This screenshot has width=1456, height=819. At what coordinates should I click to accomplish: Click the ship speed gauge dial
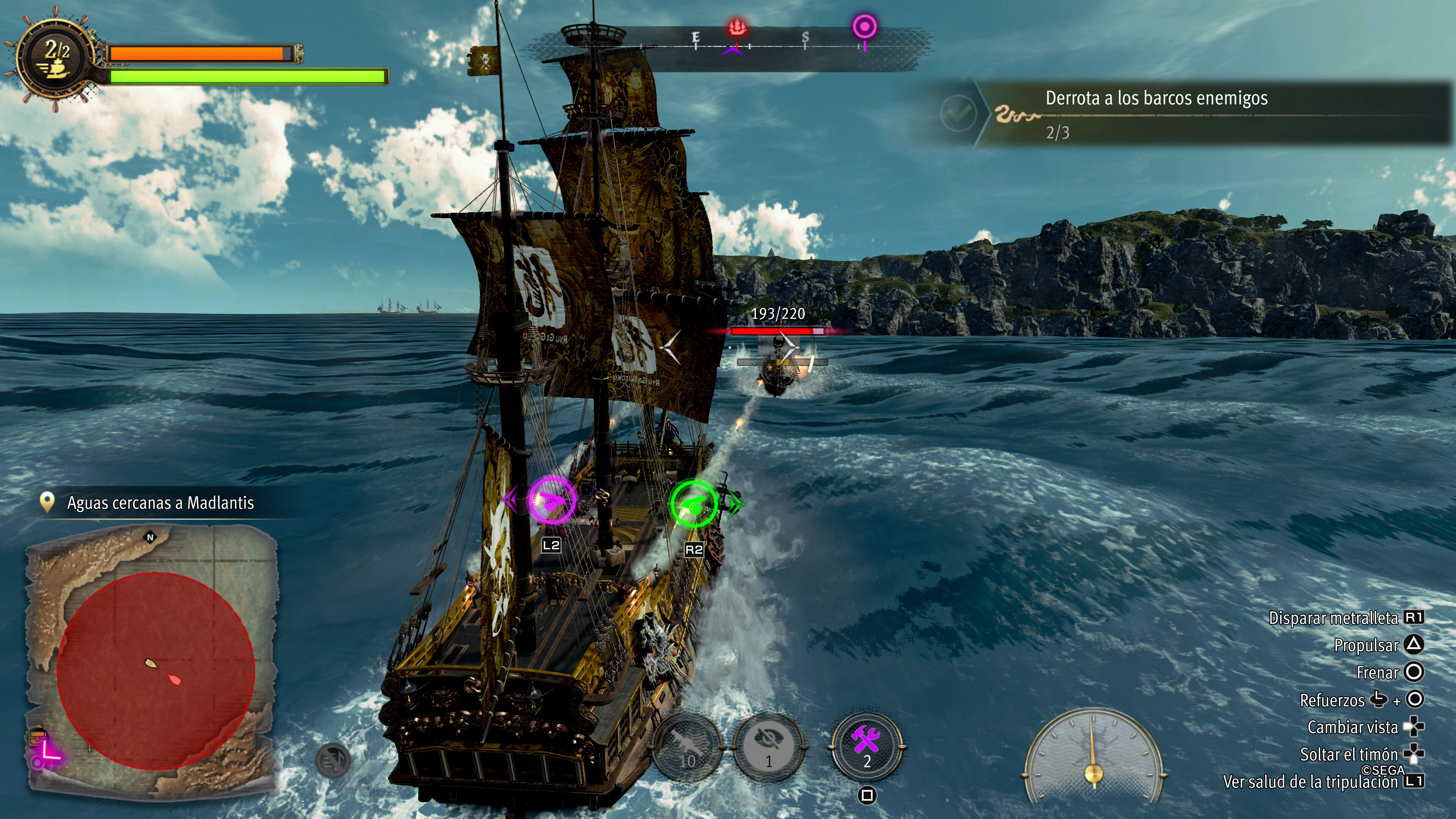(x=1093, y=755)
